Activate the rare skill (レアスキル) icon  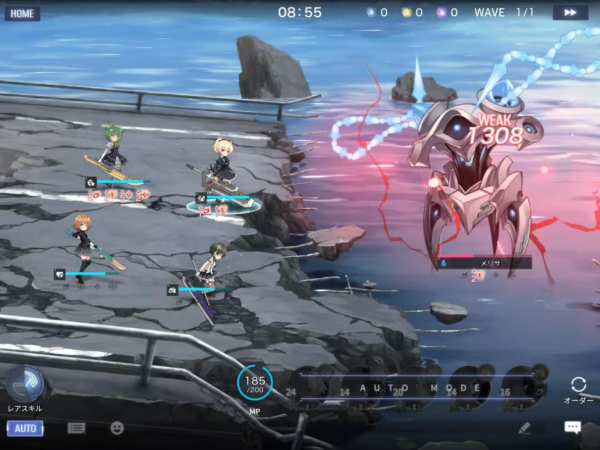point(24,384)
